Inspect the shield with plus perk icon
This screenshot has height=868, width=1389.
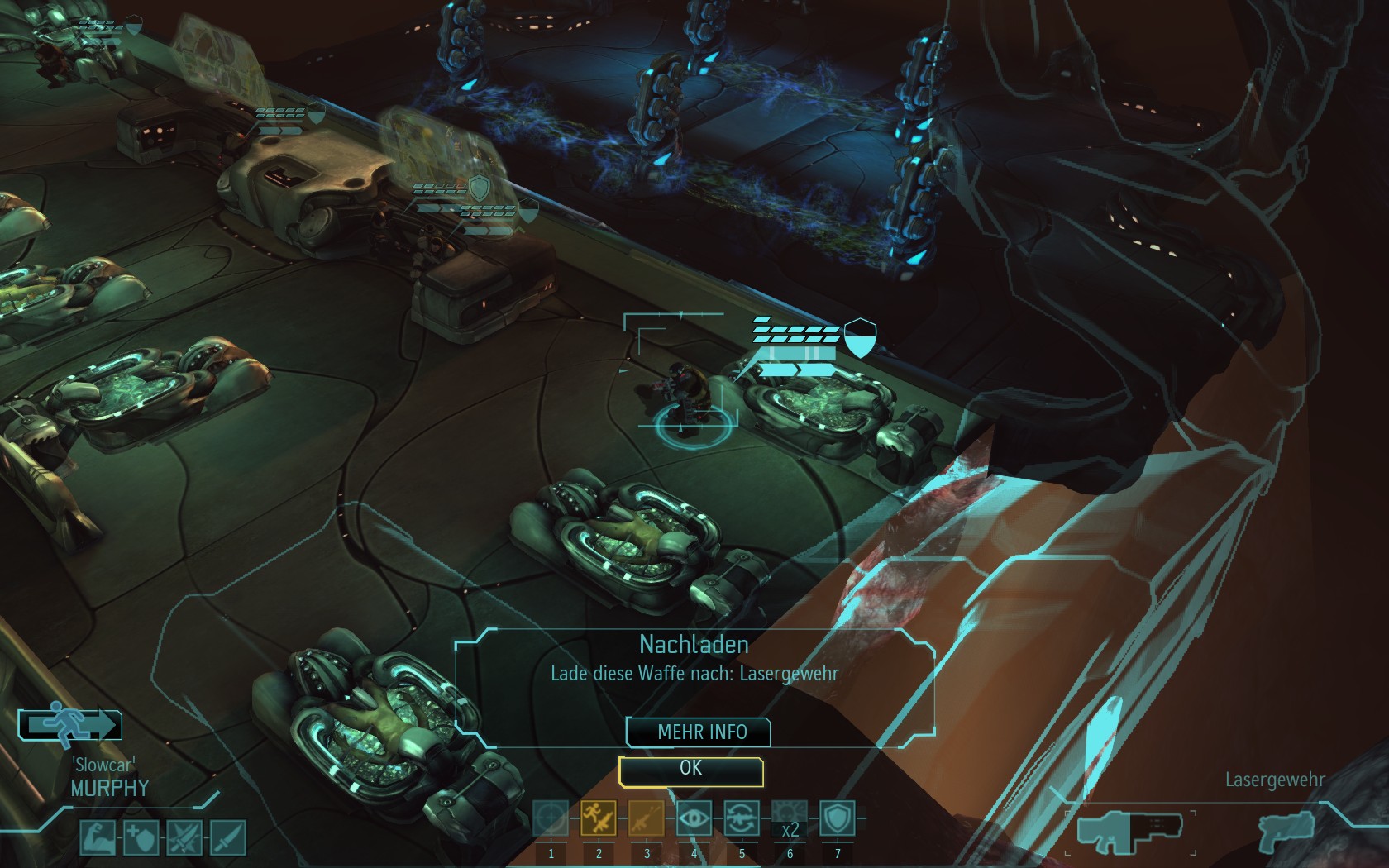141,838
